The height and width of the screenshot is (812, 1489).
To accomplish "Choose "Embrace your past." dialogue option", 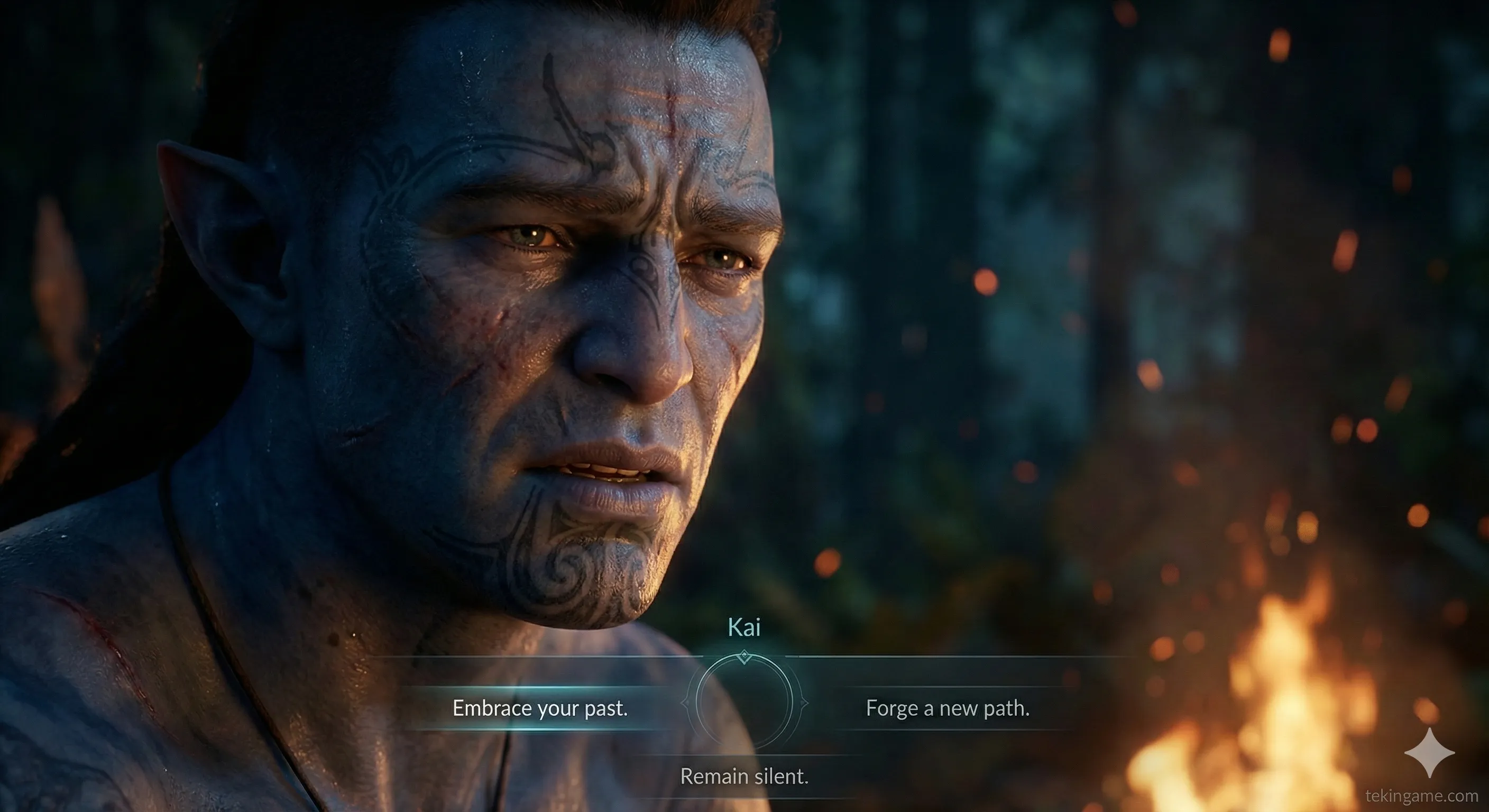I will tap(540, 708).
